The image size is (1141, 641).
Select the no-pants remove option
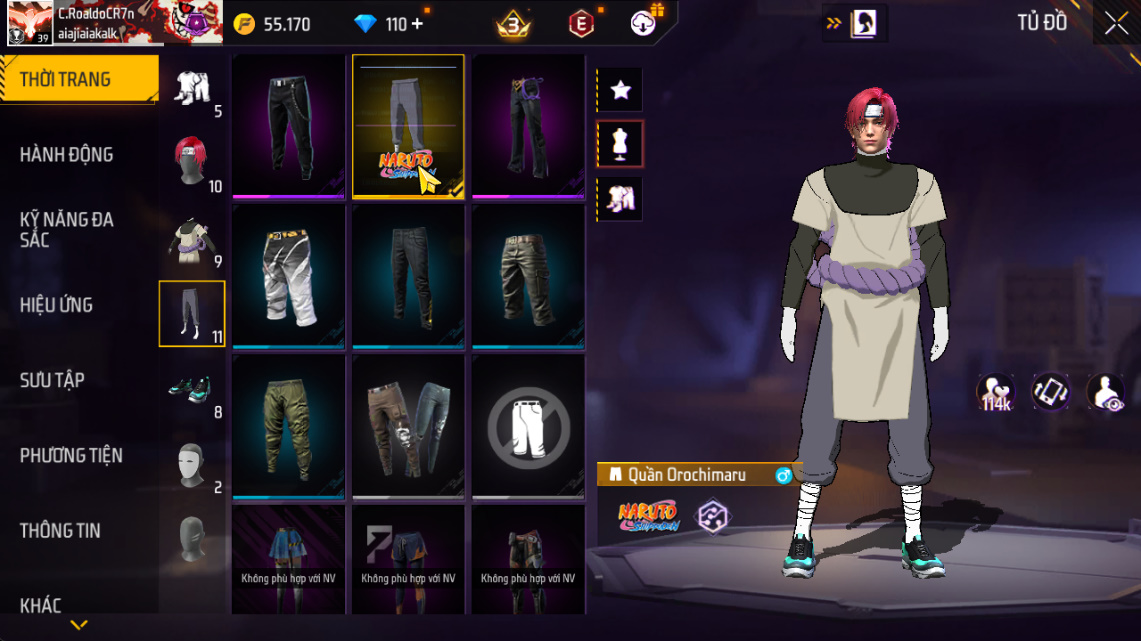[529, 426]
